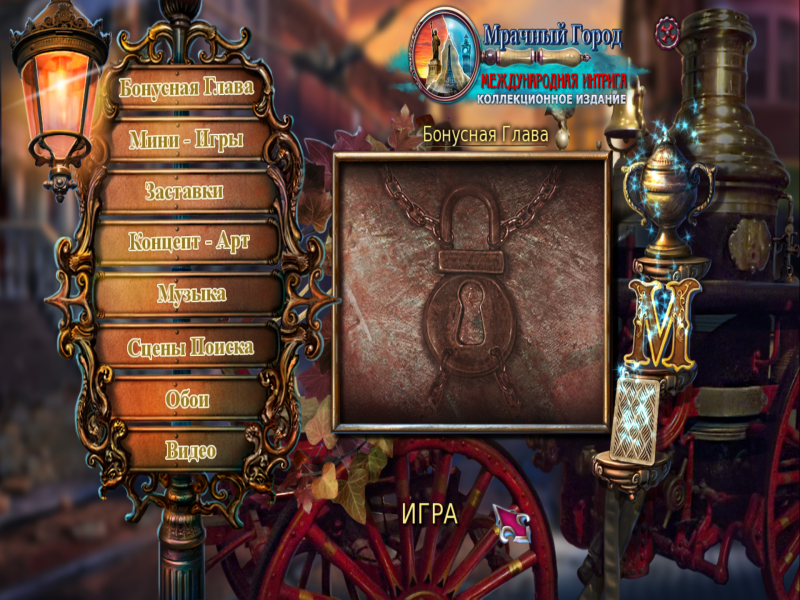The image size is (800, 600).
Task: Show the Концепт - Арт gallery
Action: (x=188, y=242)
